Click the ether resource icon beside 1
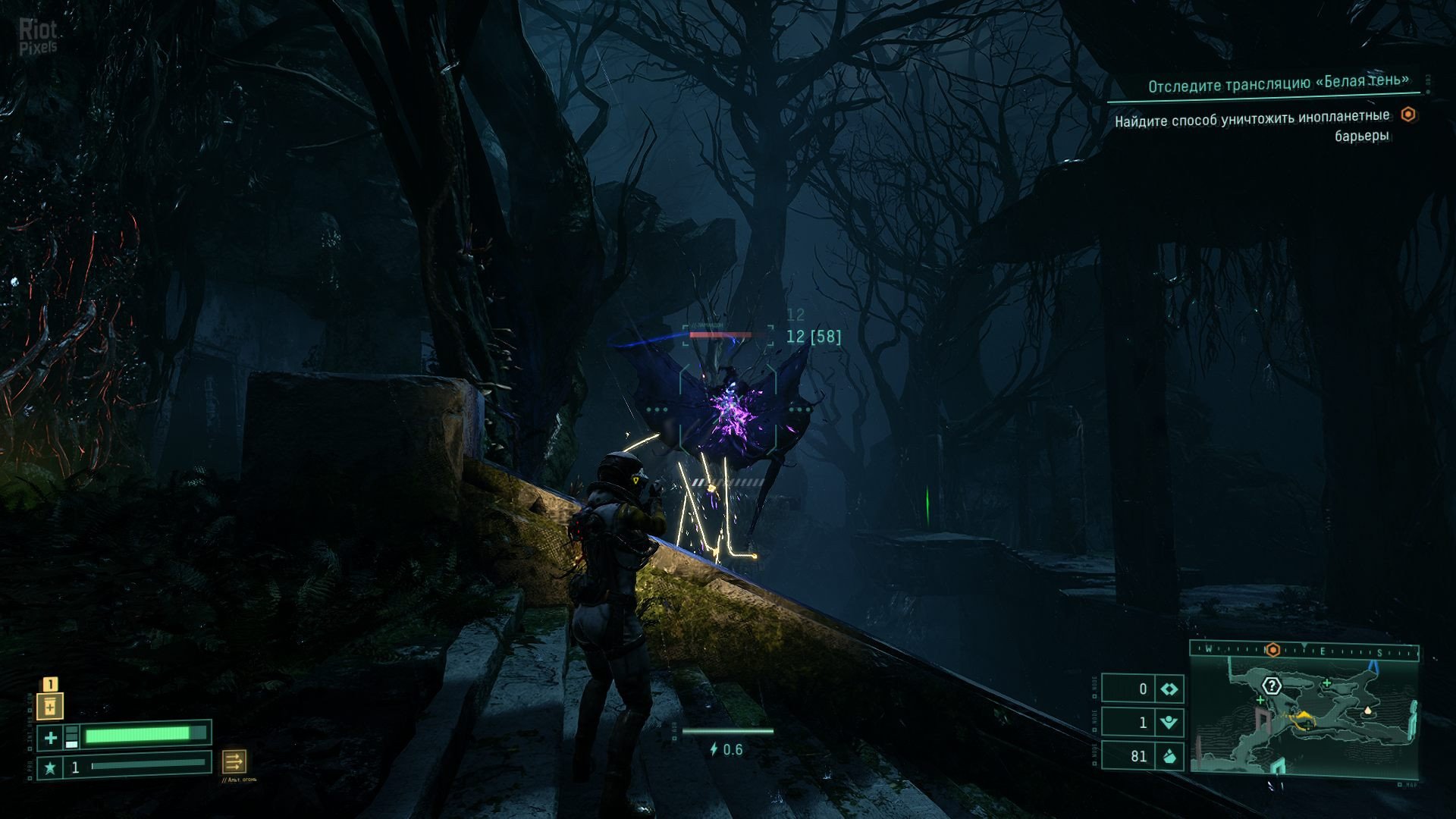This screenshot has height=819, width=1456. click(x=1169, y=722)
